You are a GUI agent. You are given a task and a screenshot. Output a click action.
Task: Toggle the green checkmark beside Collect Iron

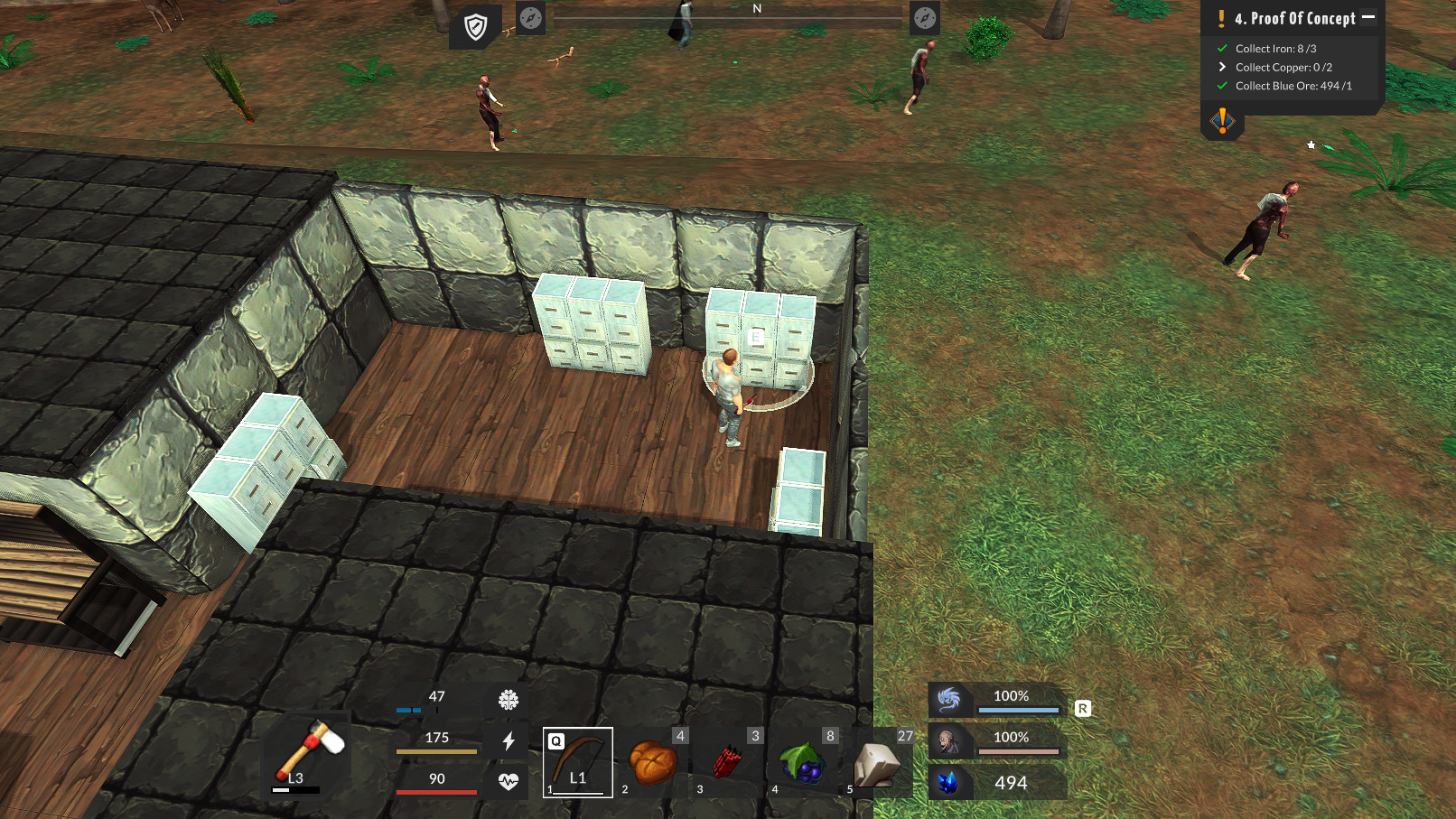[x=1223, y=48]
